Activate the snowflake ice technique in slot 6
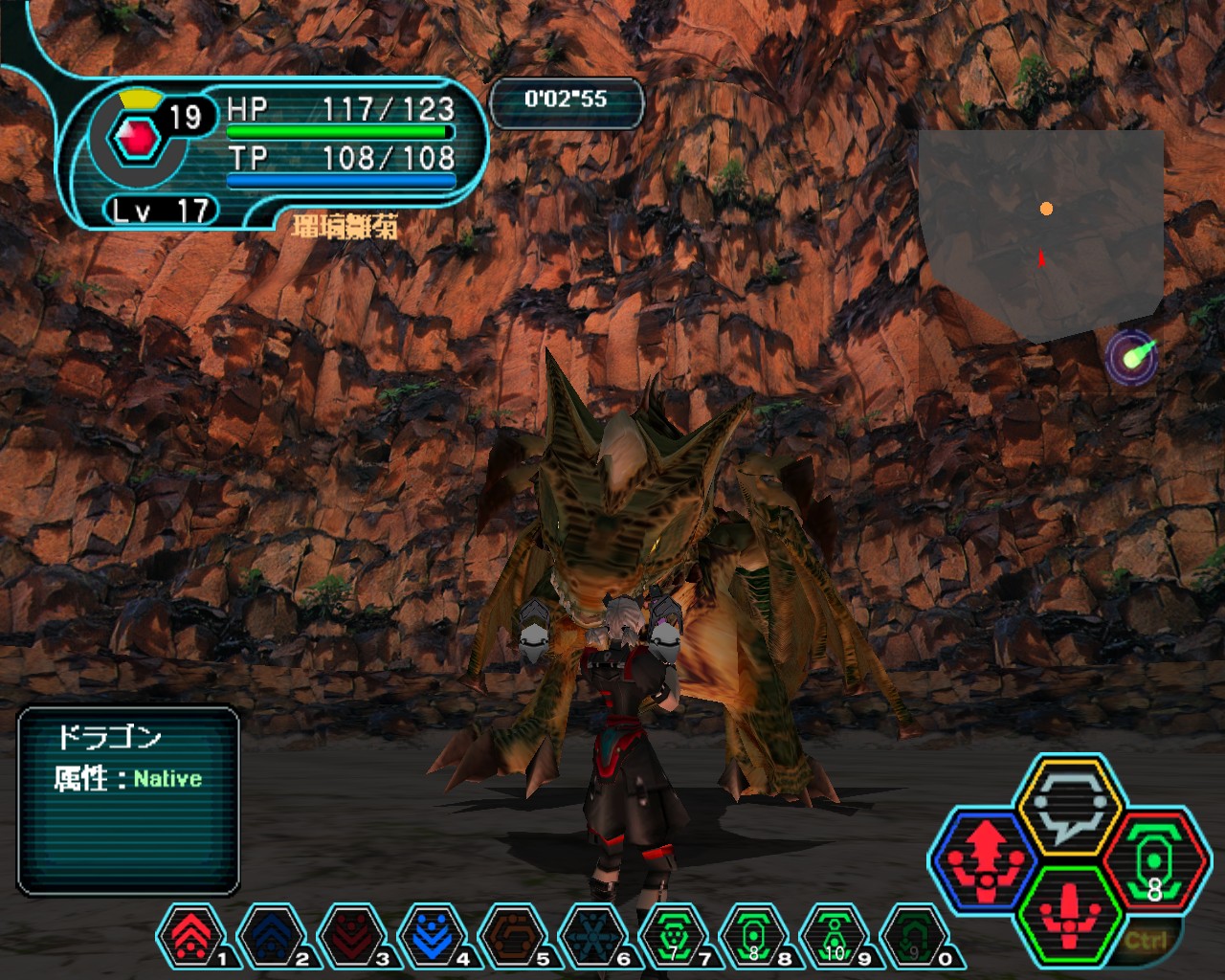Screen dimensions: 1225x980 592,935
